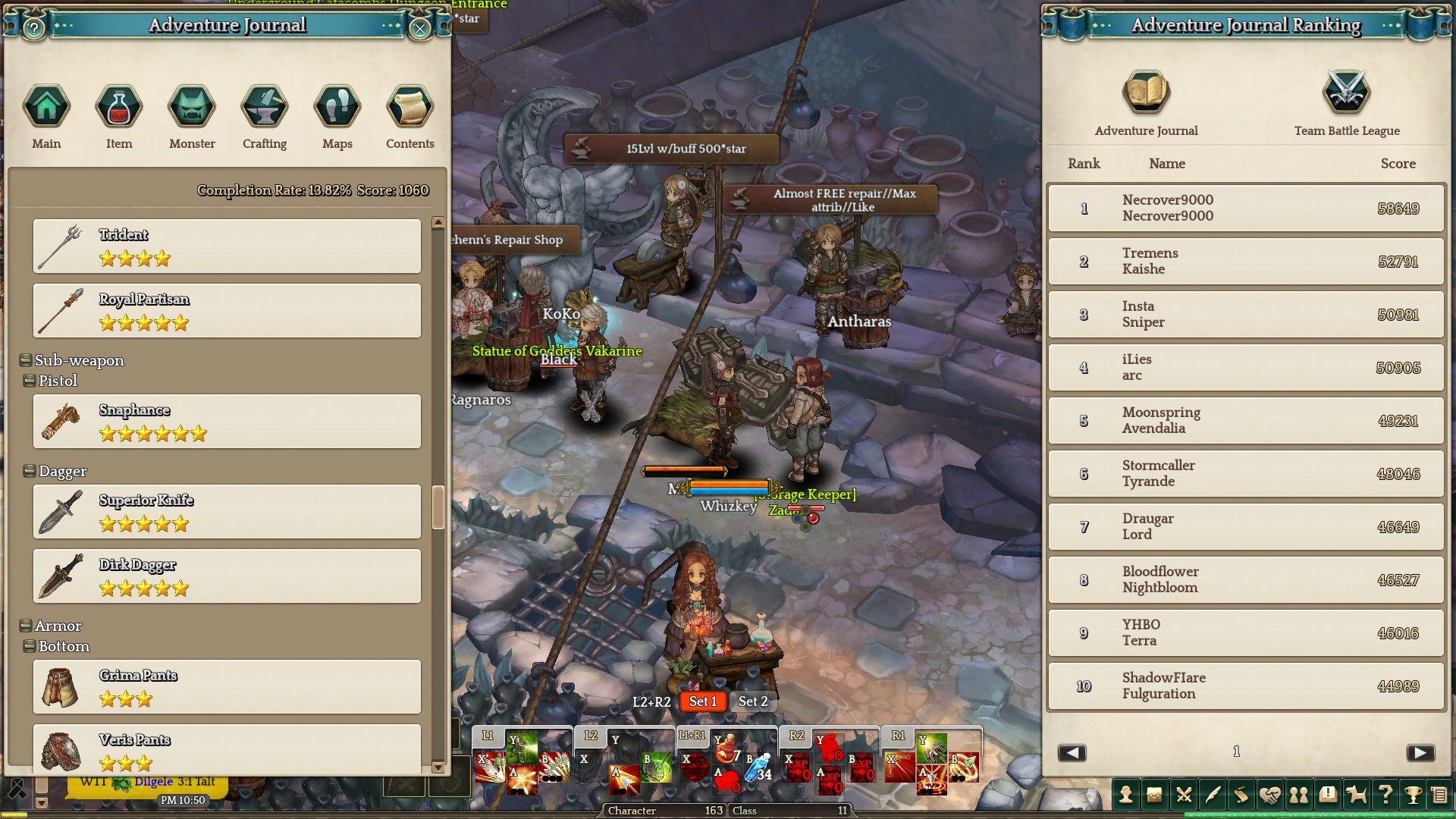Screen dimensions: 1456x819
Task: Switch hotbar to Set 2
Action: click(x=753, y=701)
